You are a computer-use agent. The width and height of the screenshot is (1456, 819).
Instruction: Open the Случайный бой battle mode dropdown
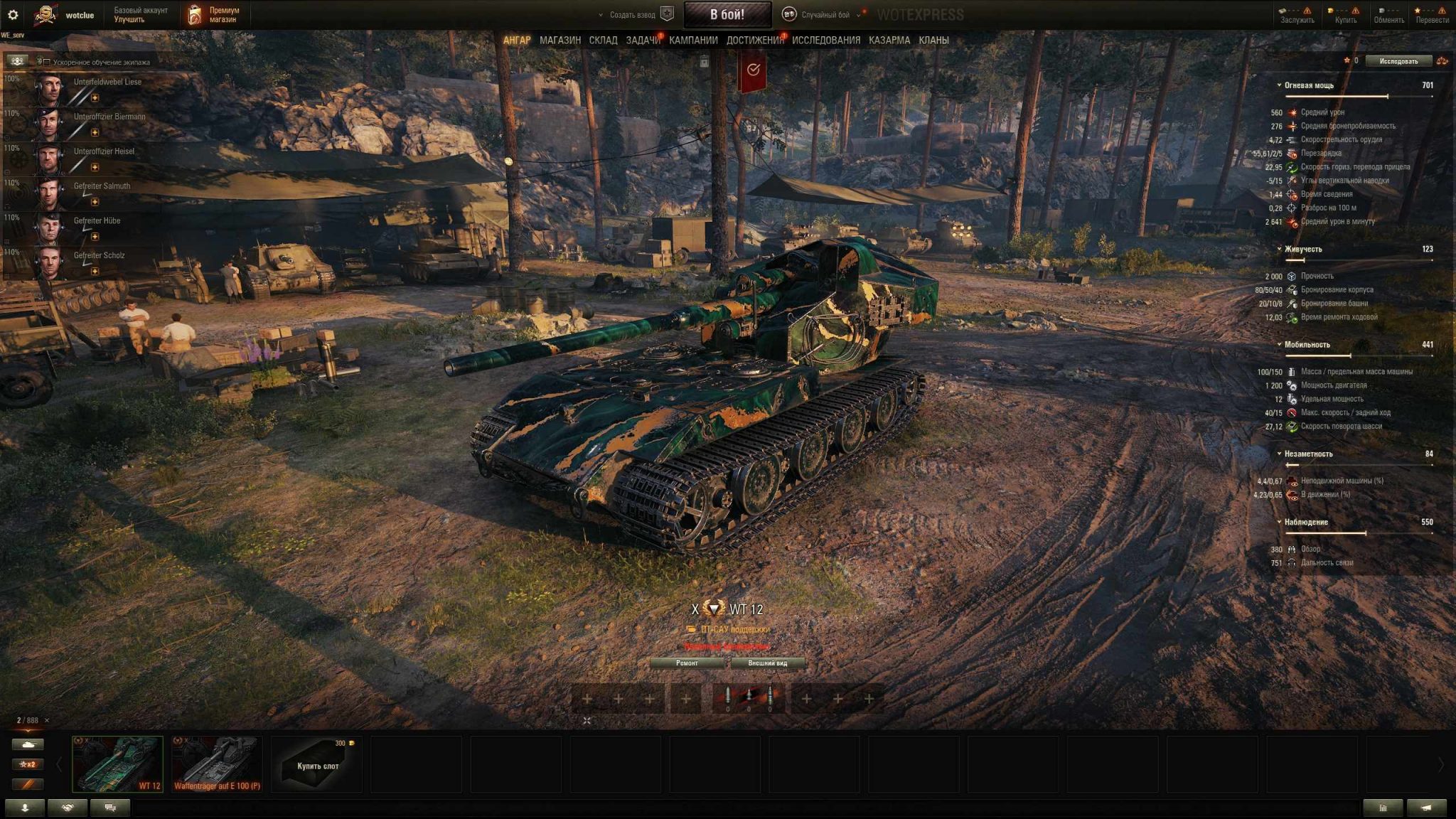click(825, 14)
